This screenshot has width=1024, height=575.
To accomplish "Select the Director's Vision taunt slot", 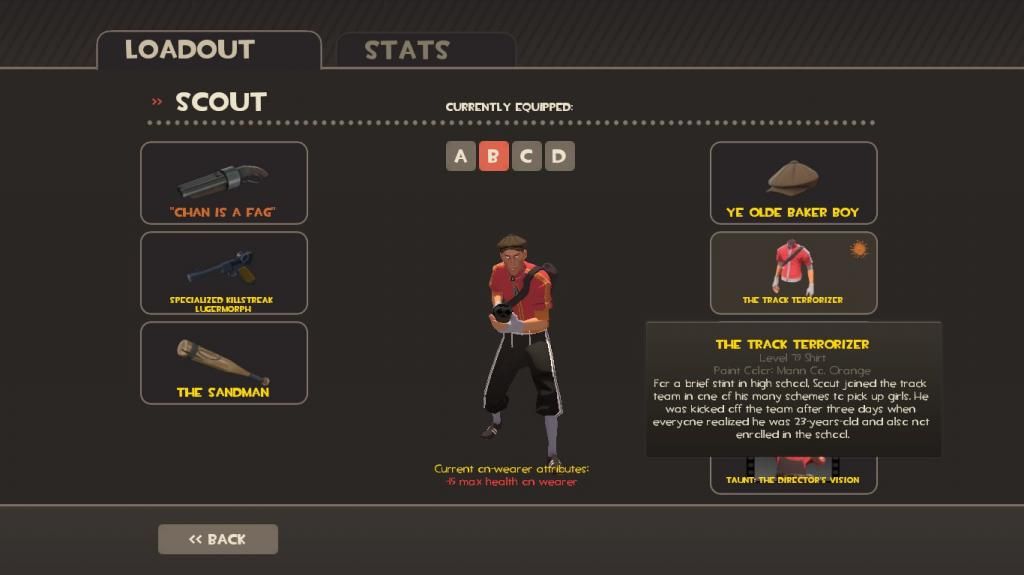I will tap(793, 475).
